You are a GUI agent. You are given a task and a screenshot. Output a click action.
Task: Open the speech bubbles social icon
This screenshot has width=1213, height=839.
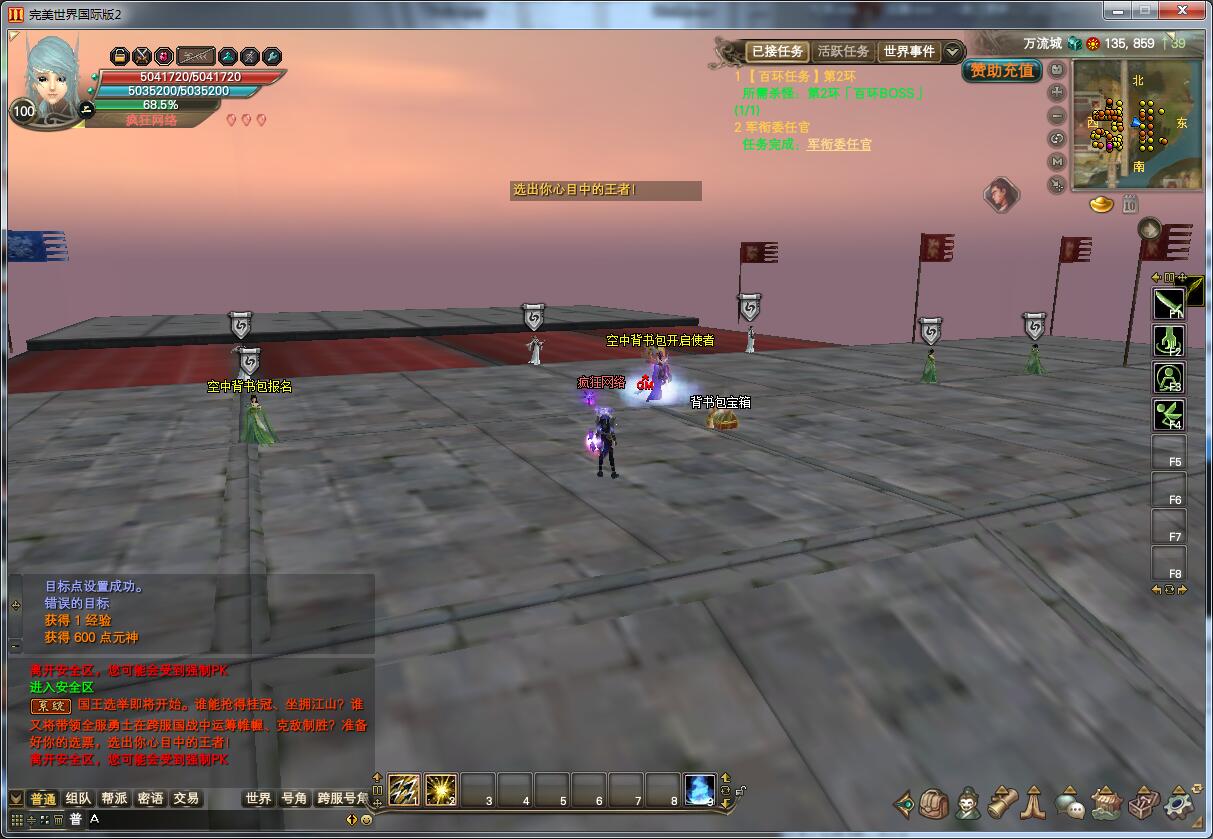tap(1070, 803)
